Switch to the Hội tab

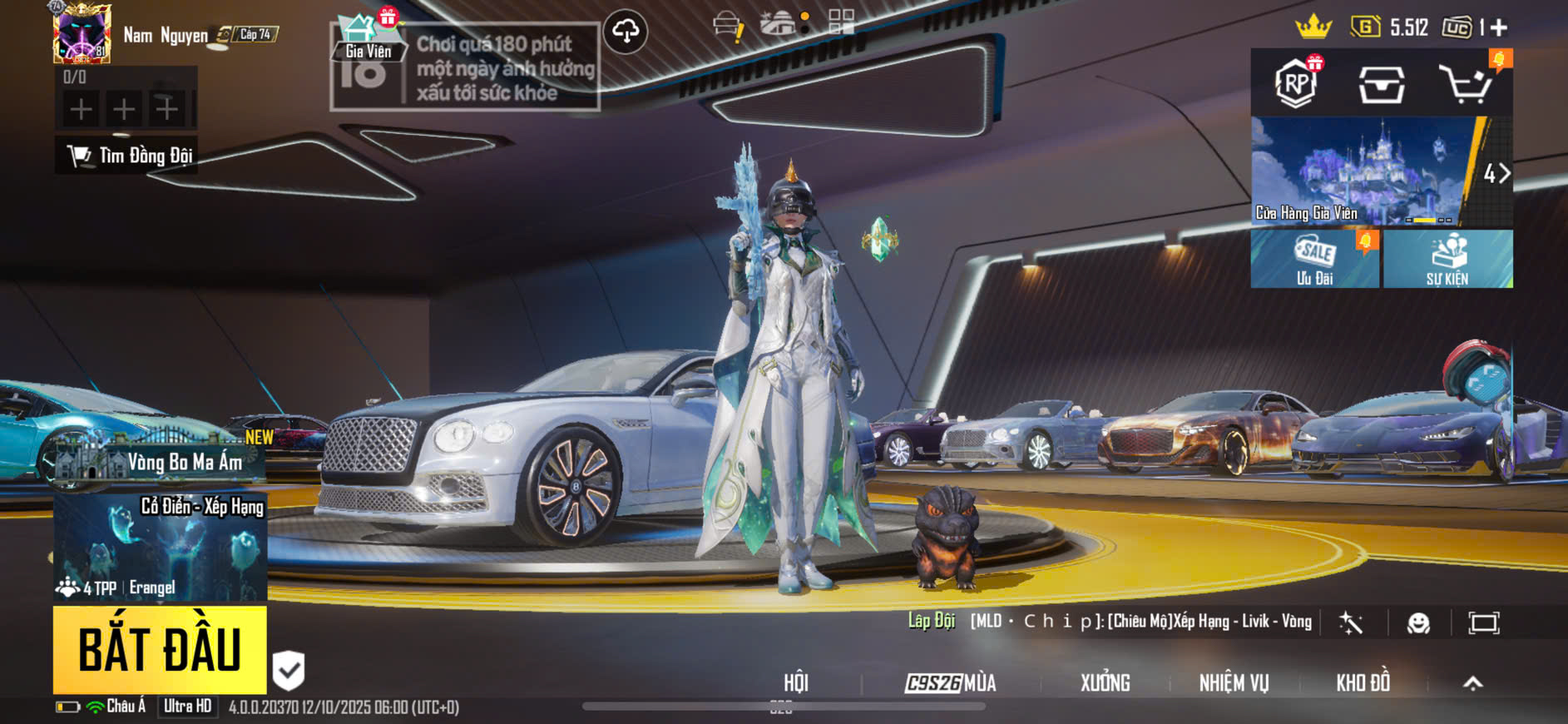point(796,683)
